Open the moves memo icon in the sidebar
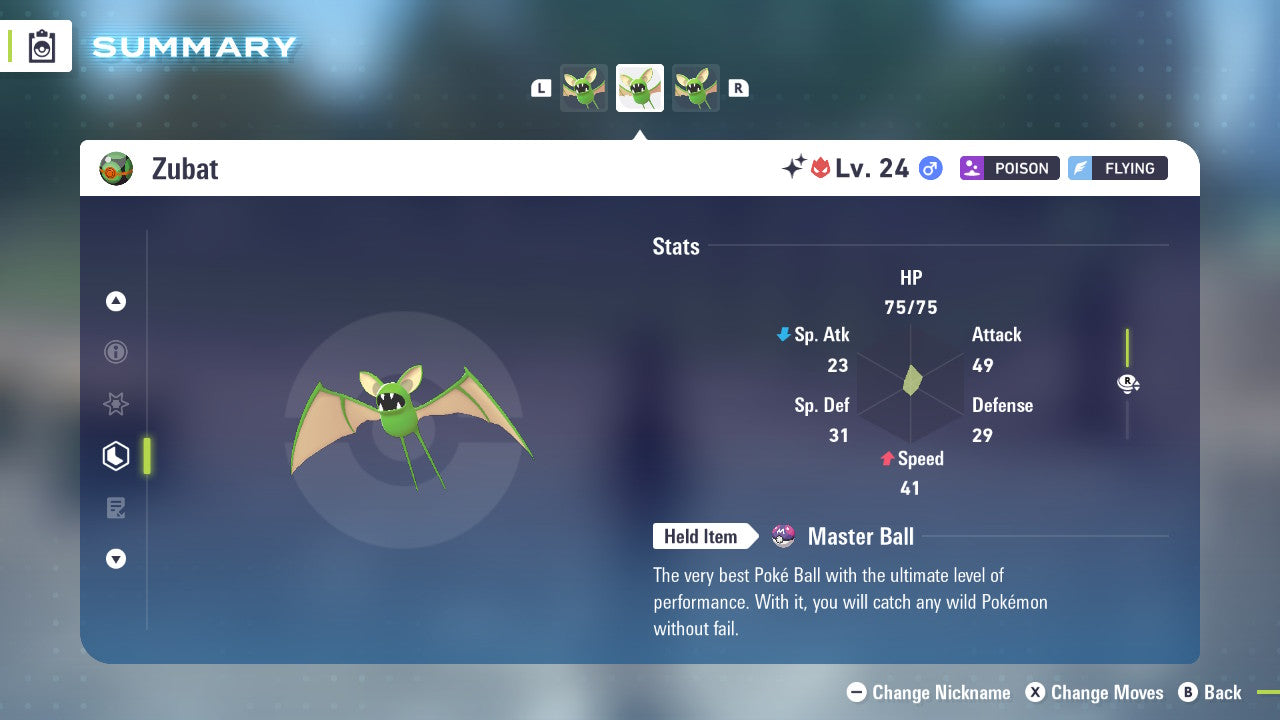 tap(116, 508)
